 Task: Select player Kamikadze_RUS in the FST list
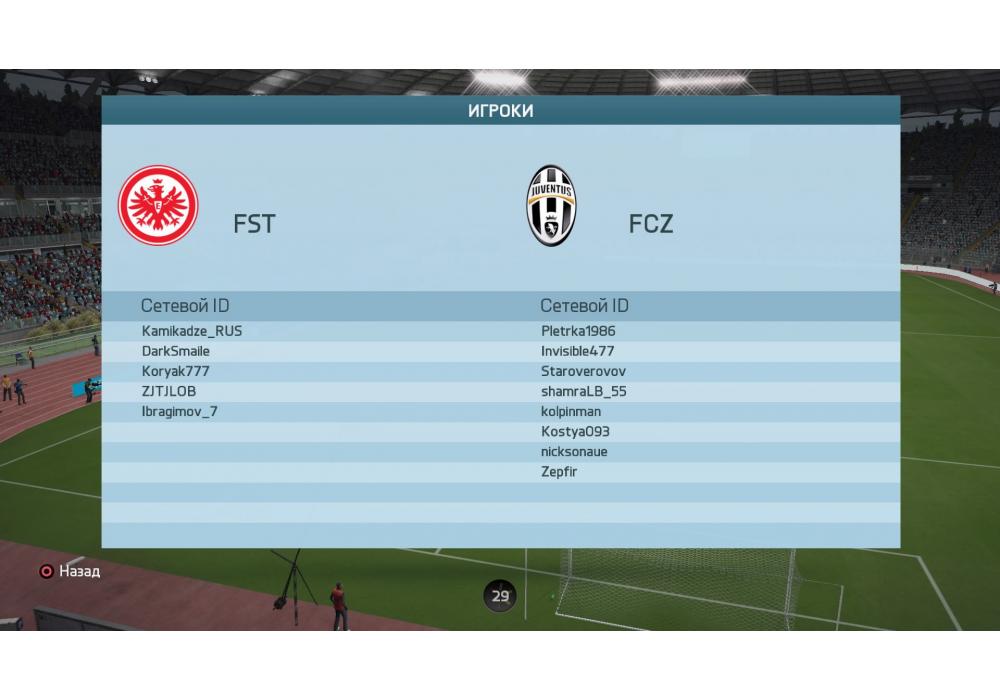(x=192, y=331)
